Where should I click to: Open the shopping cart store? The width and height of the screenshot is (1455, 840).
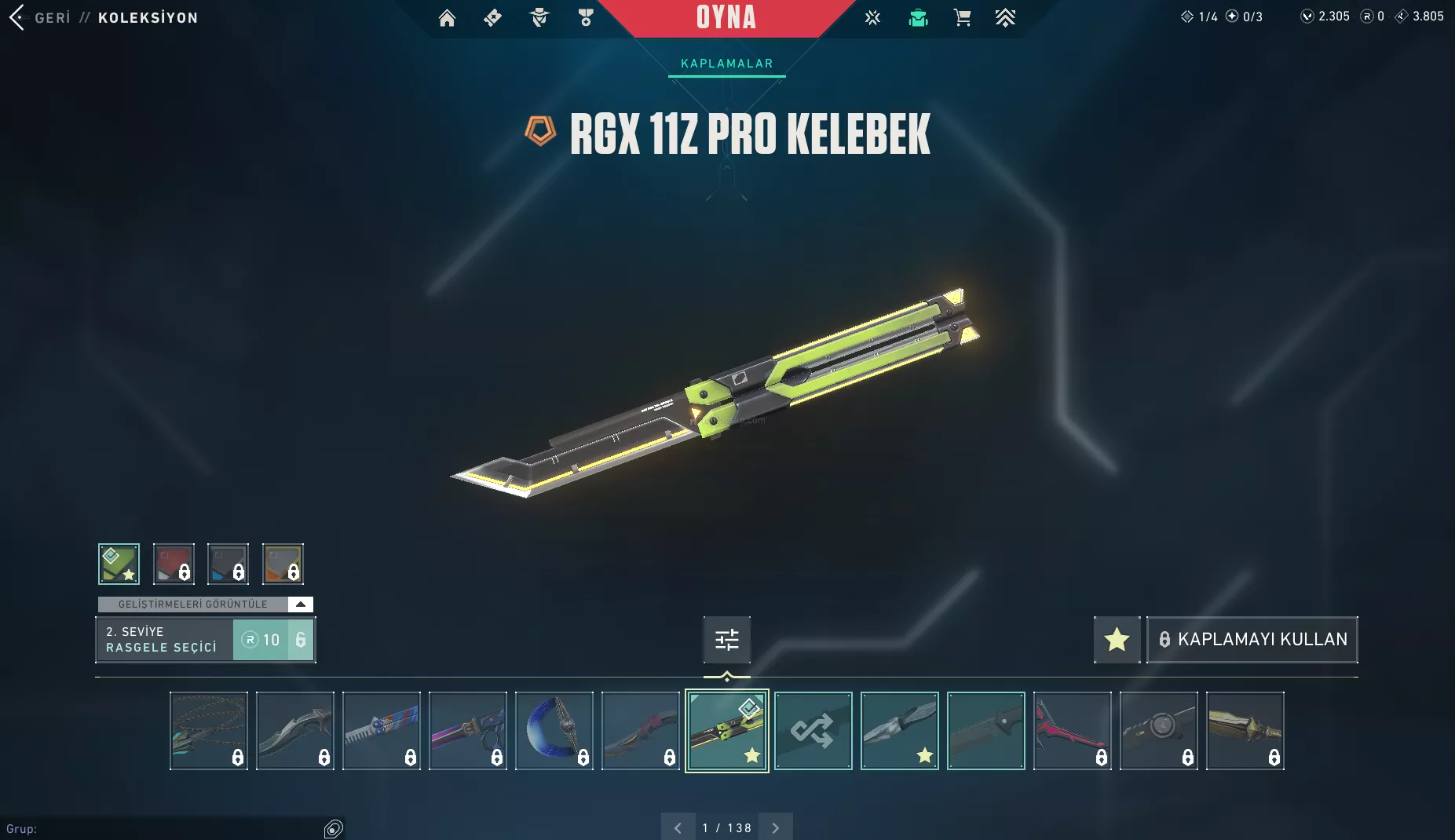pos(962,18)
